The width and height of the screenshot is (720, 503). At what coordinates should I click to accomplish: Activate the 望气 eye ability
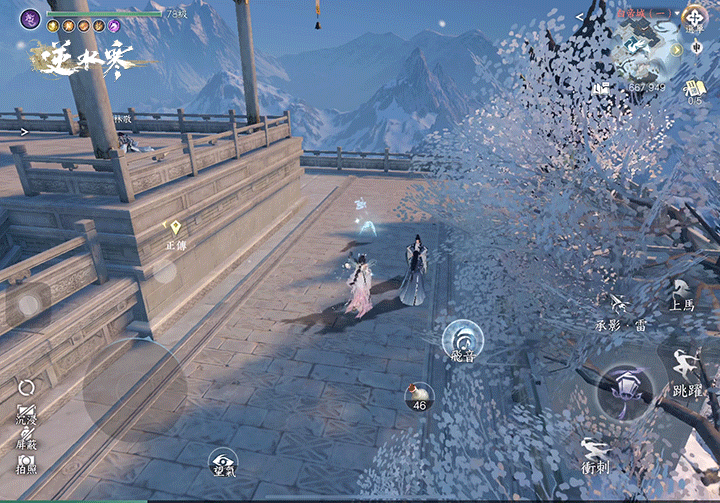(x=223, y=461)
